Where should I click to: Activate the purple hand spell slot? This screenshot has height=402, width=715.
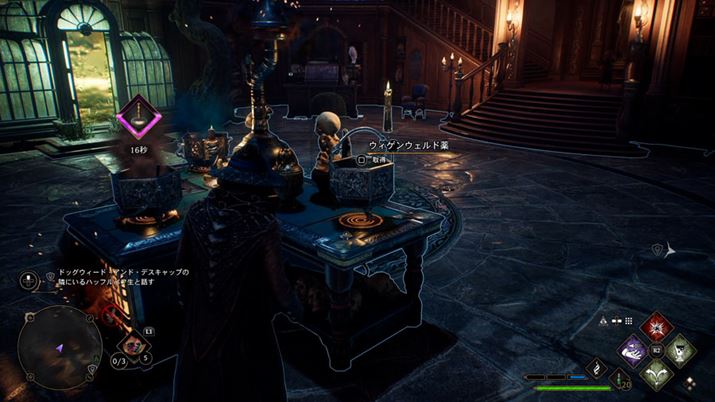(632, 350)
